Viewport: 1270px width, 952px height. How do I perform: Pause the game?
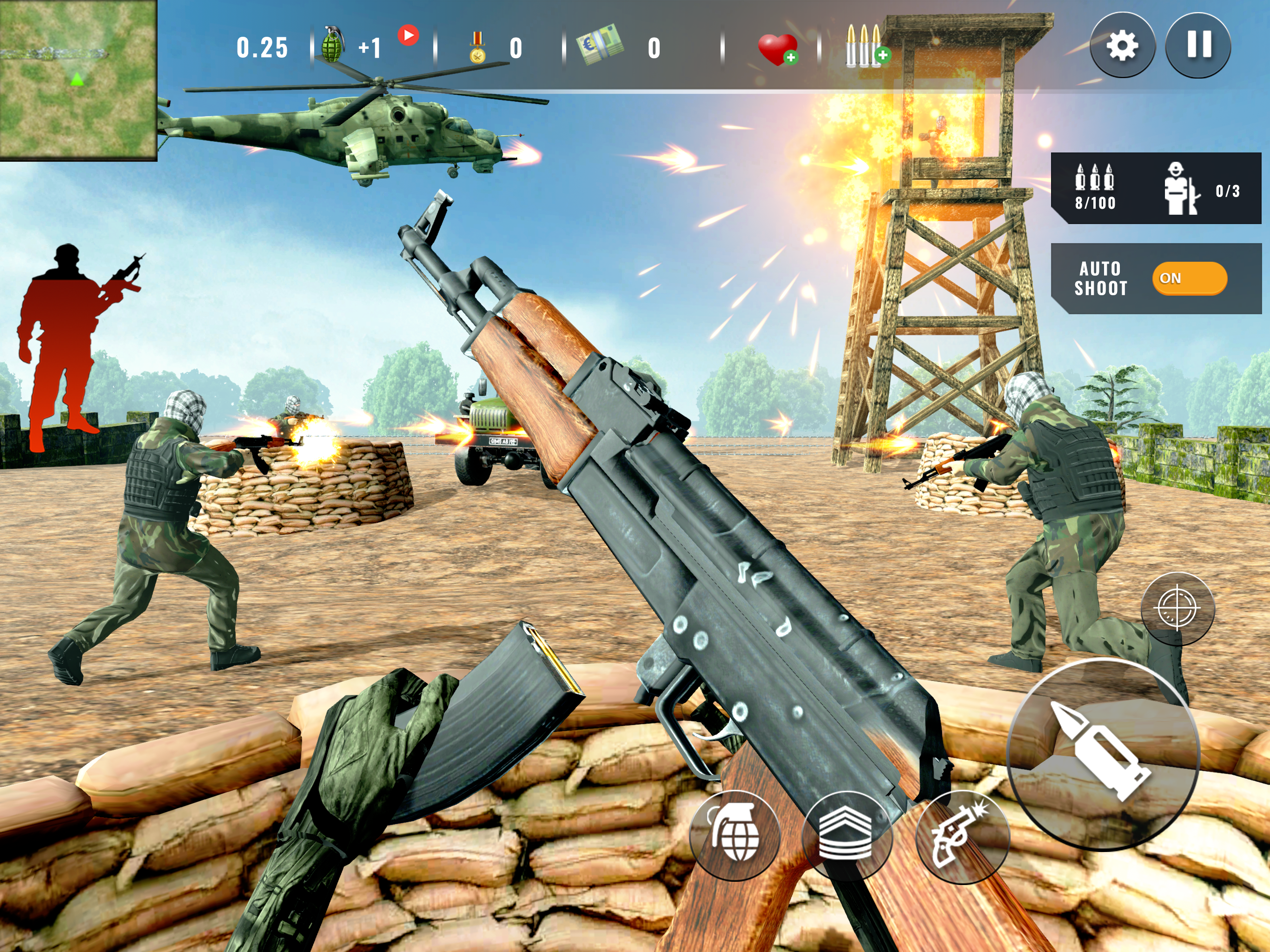[x=1198, y=46]
